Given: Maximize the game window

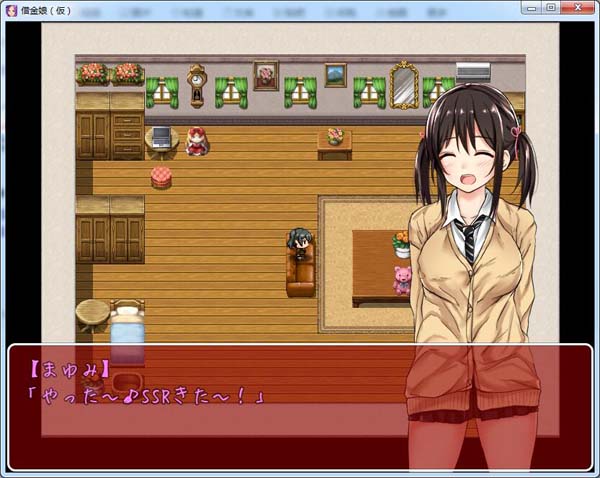Looking at the screenshot, I should 551,7.
